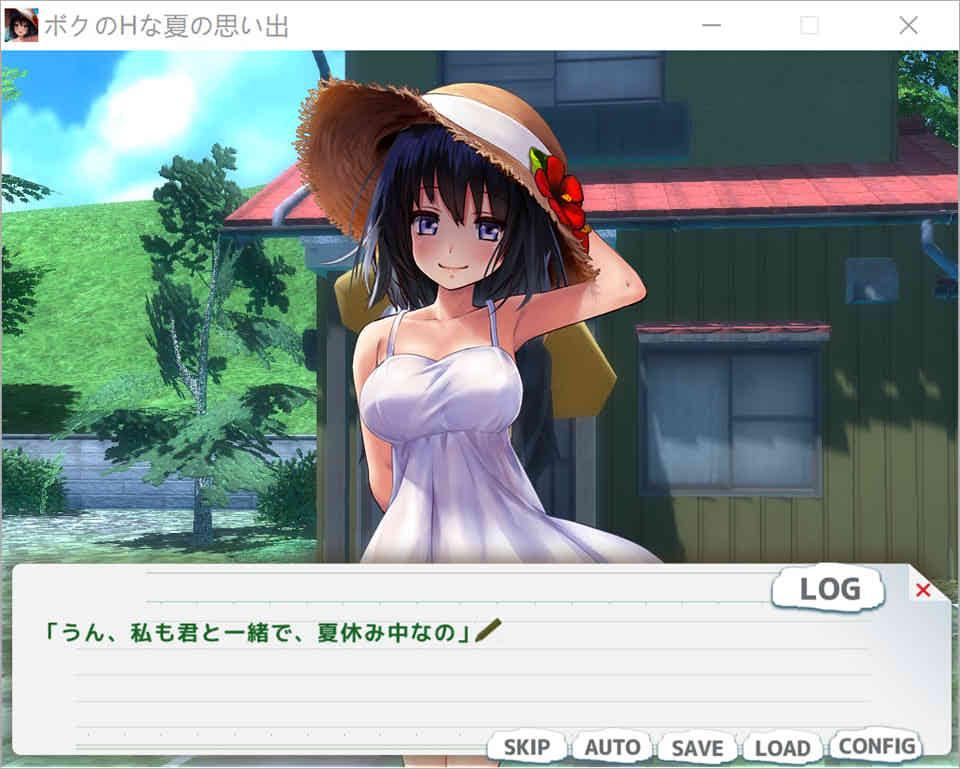Activate SKIP mode

pos(526,747)
